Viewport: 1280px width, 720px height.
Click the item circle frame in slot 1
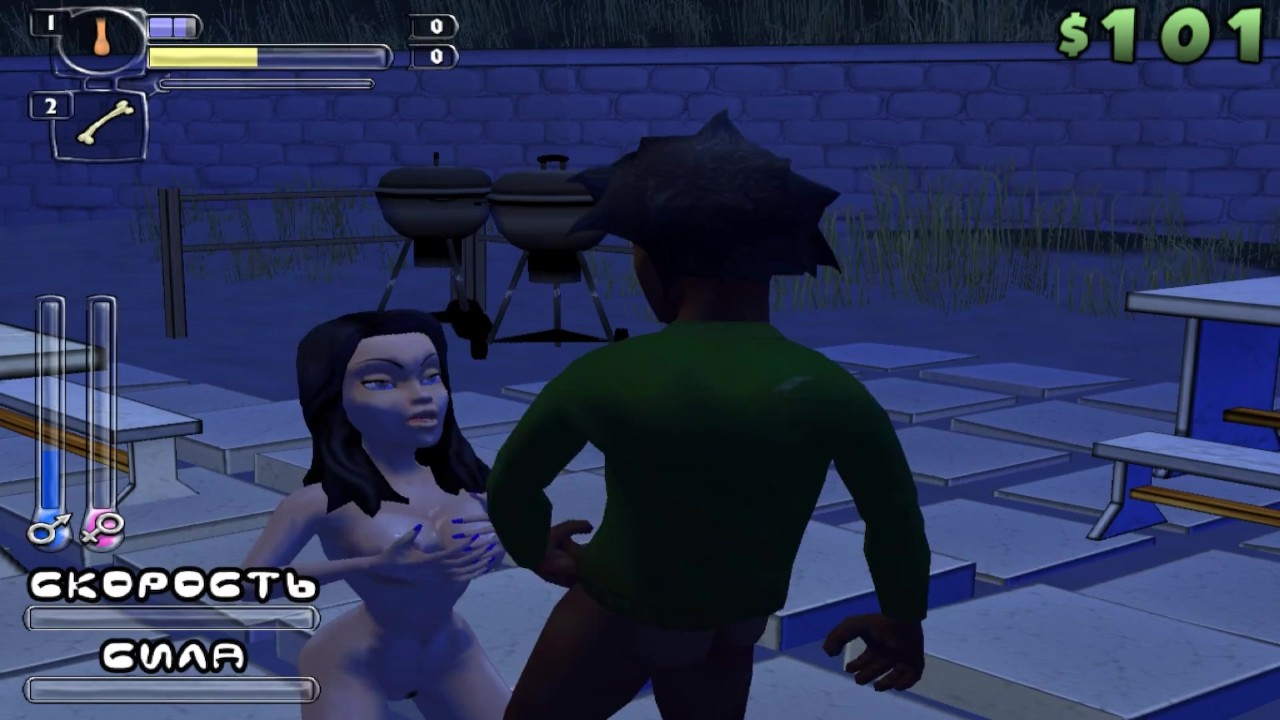(100, 42)
